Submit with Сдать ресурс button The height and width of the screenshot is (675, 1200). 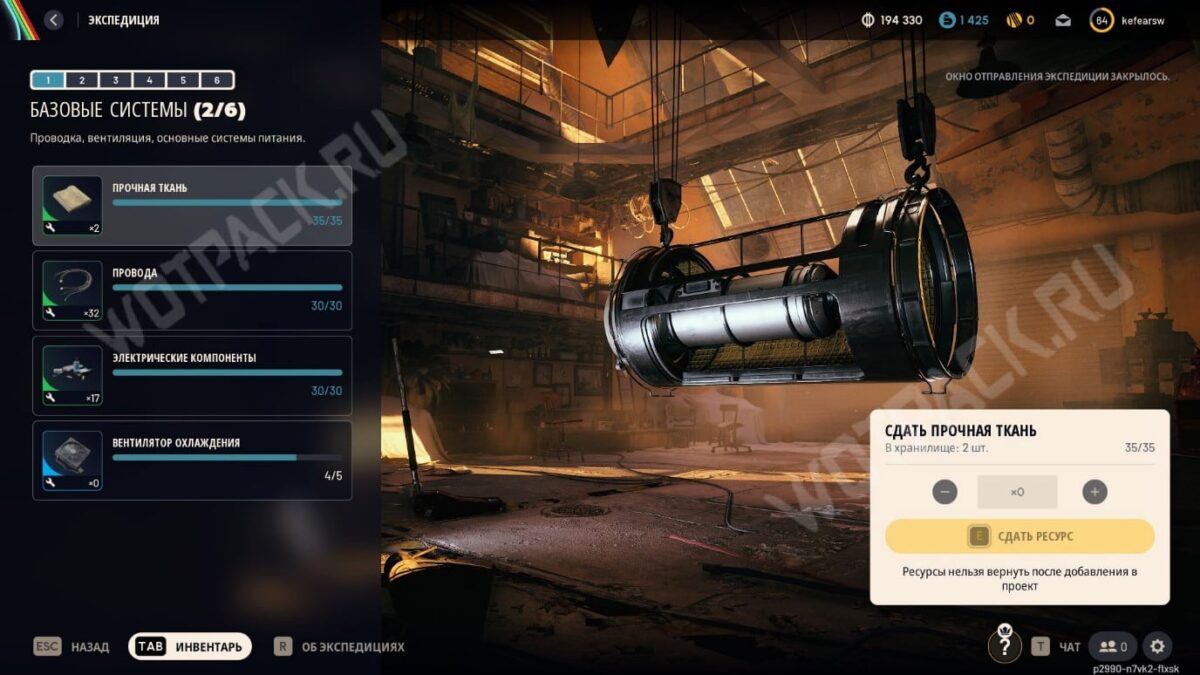click(1019, 537)
